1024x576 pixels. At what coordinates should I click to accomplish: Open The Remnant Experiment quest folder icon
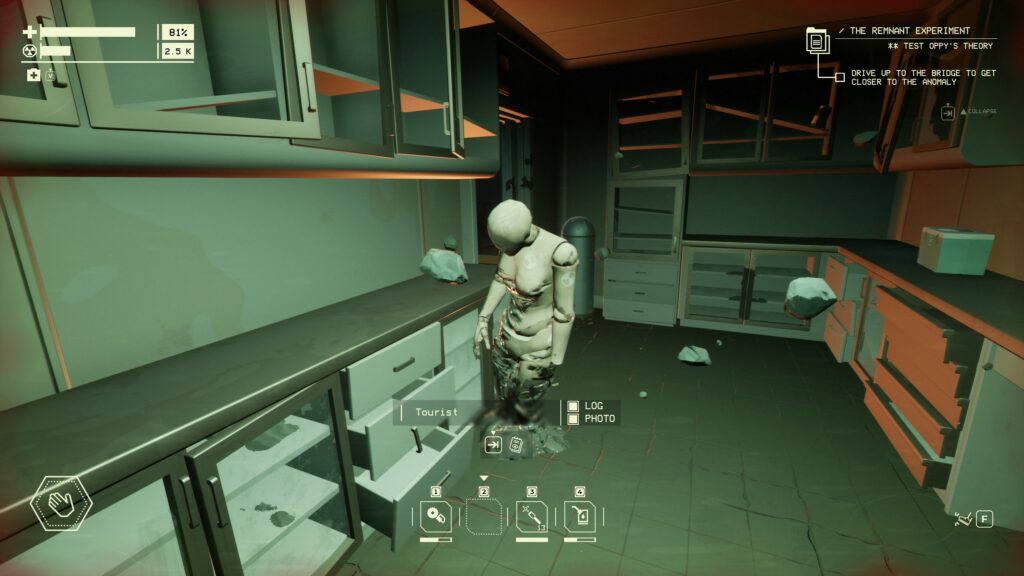[818, 41]
